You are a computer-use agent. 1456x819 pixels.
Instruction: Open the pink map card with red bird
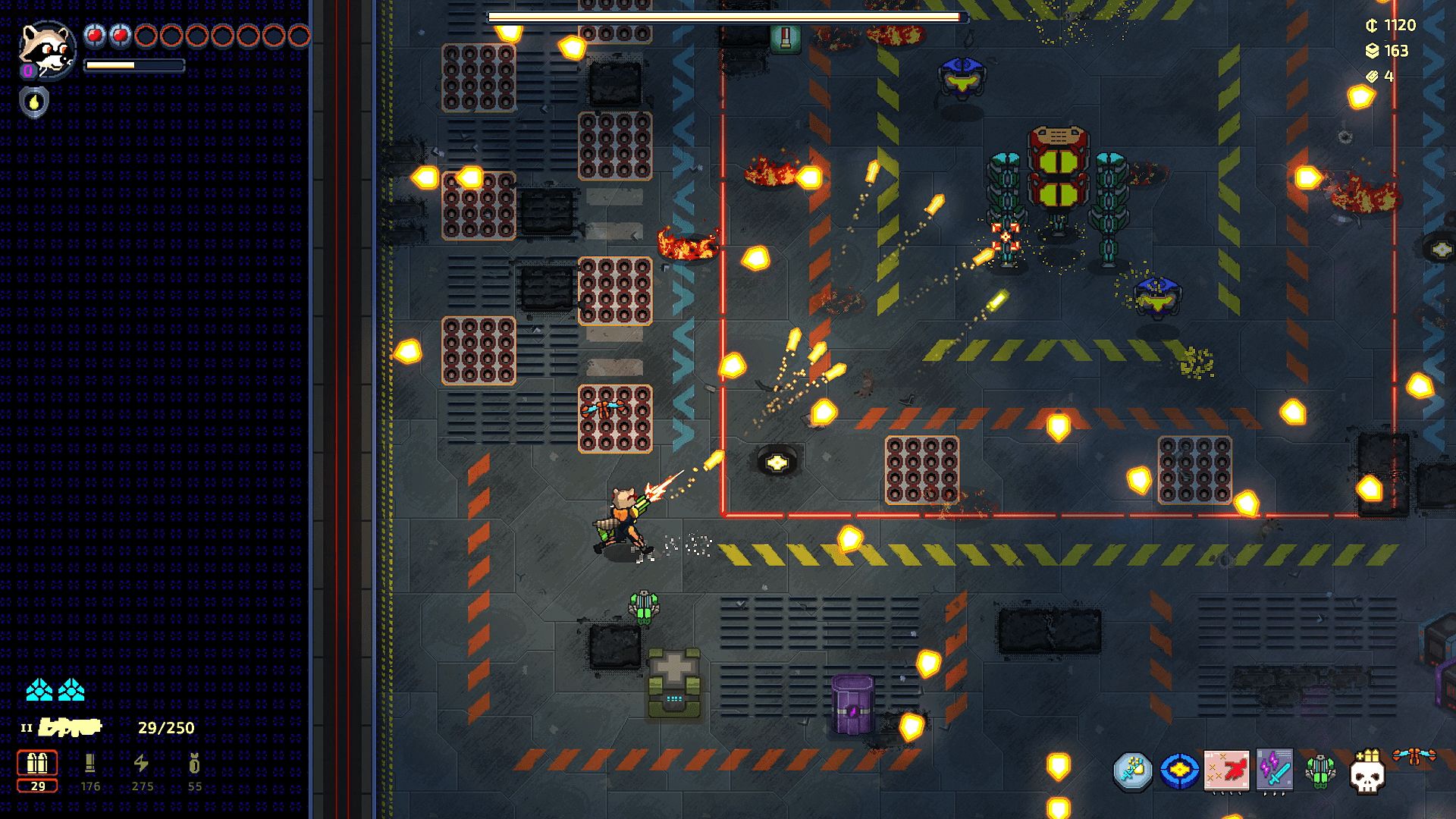click(1226, 771)
